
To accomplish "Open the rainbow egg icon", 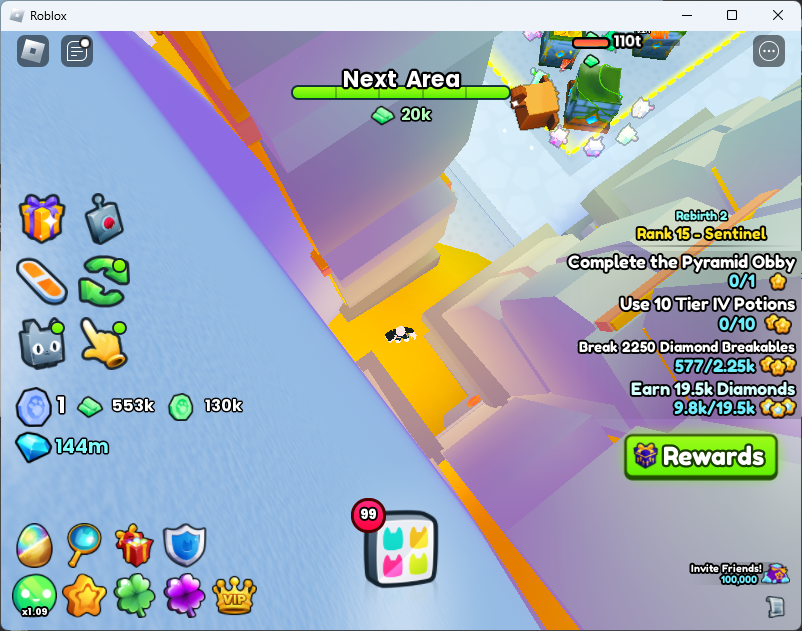I will (34, 545).
